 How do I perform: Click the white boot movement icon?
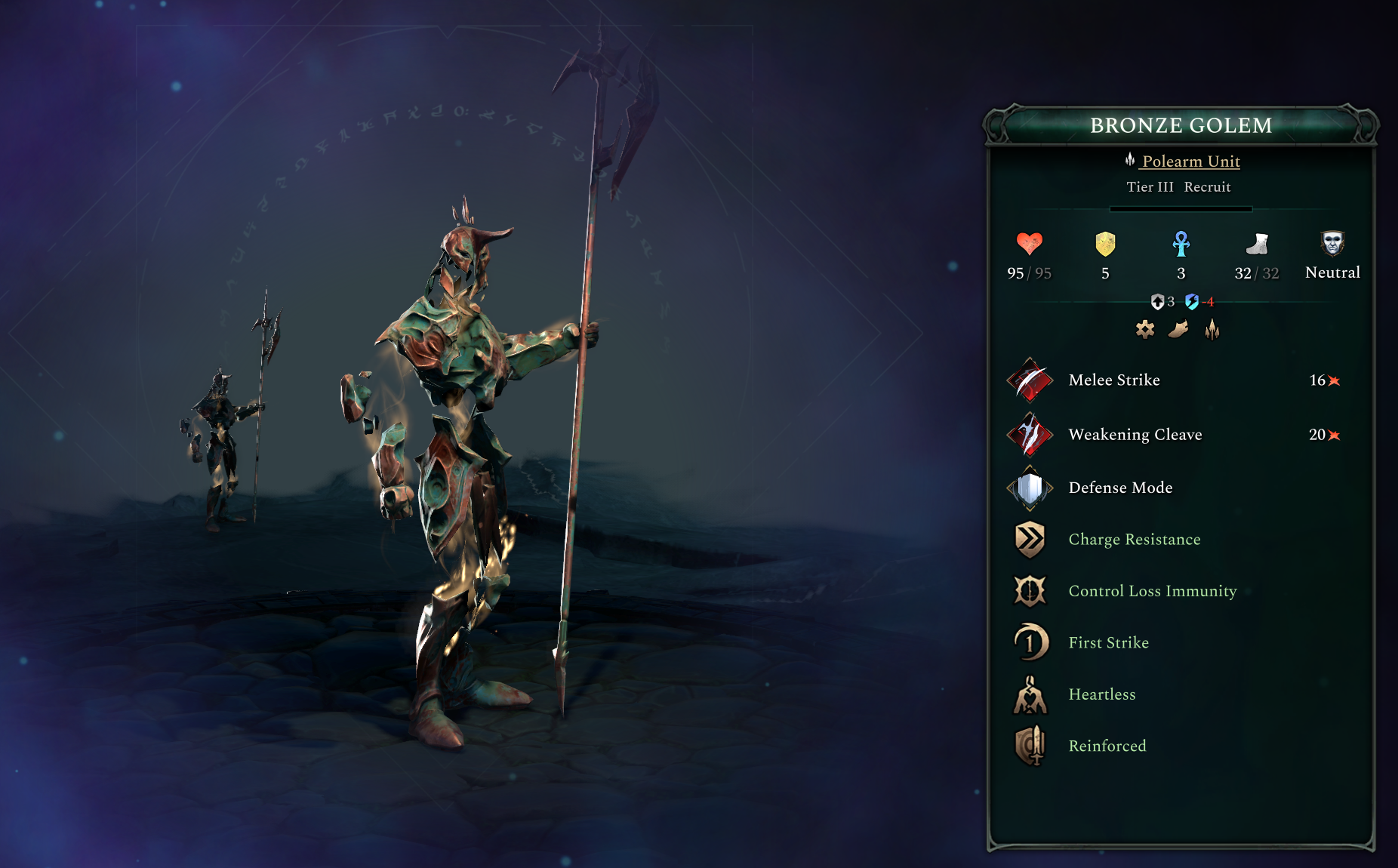coord(1257,244)
